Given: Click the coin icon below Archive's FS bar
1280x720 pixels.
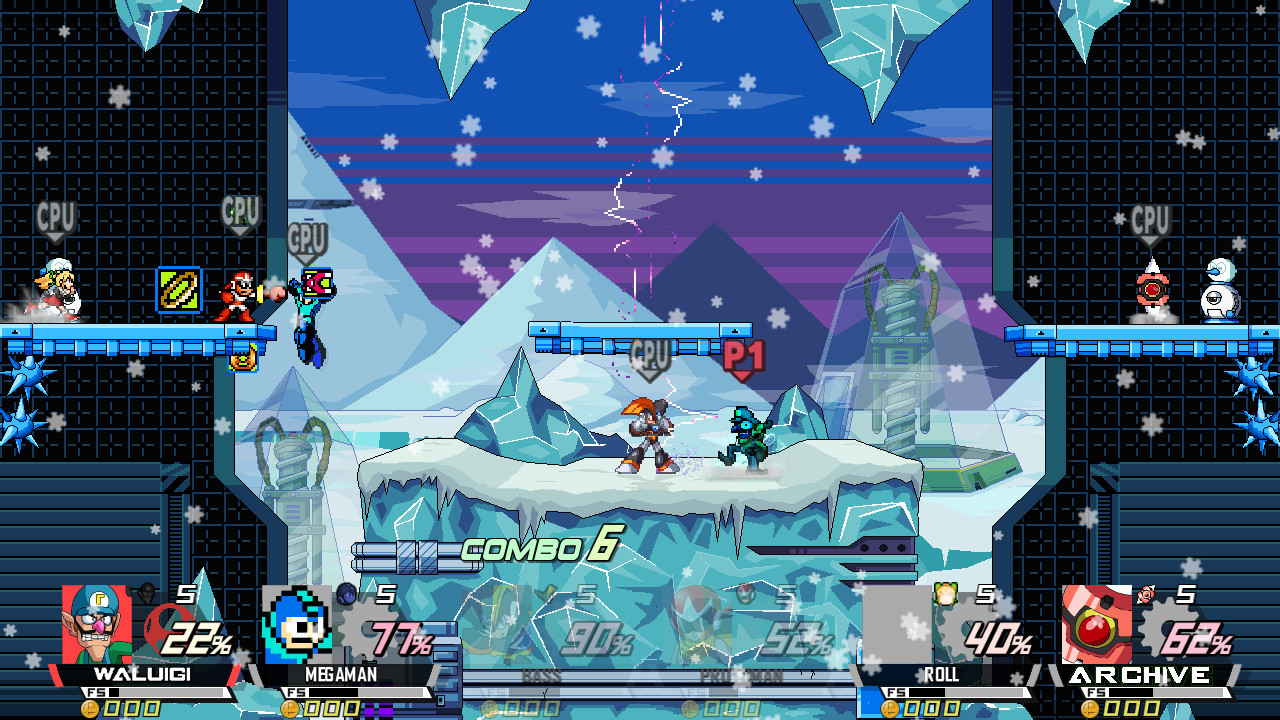Looking at the screenshot, I should pos(1090,710).
